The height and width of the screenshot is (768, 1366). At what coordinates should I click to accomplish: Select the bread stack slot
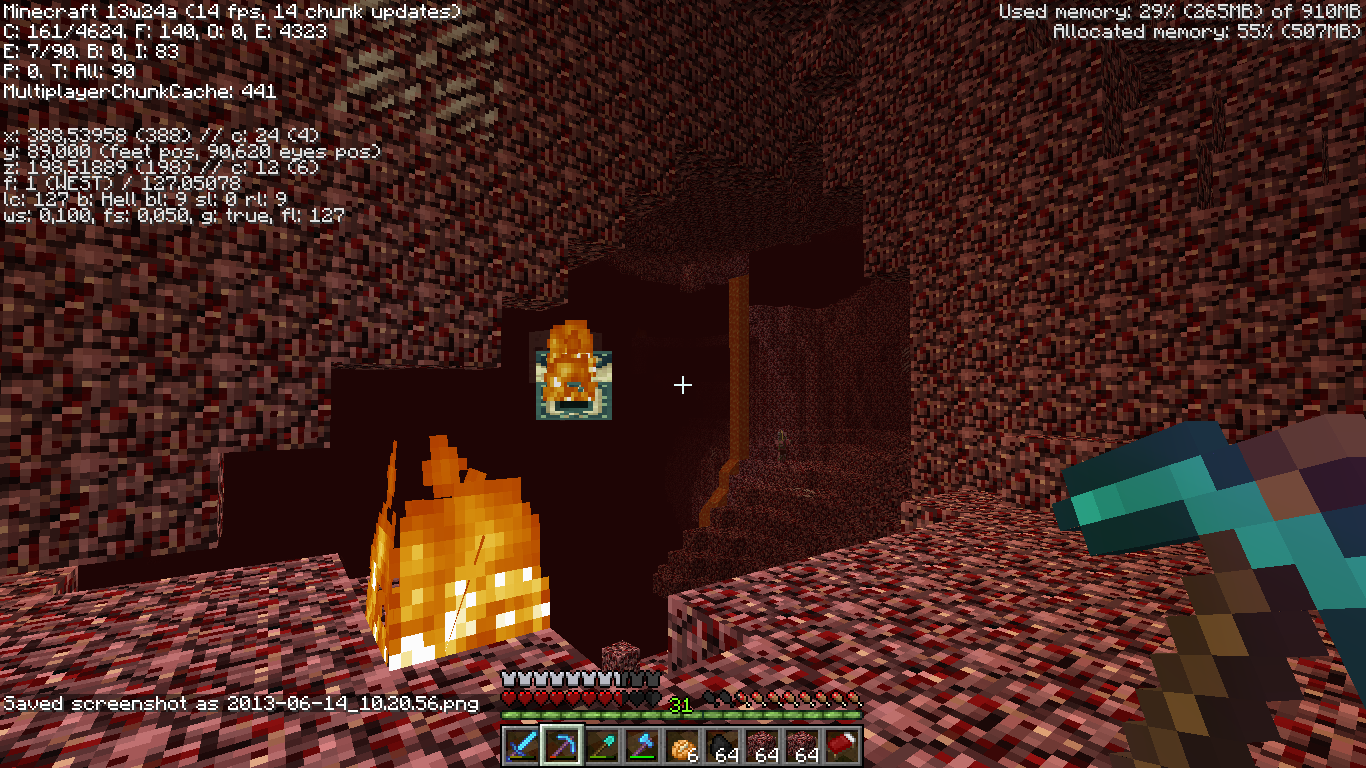point(682,747)
